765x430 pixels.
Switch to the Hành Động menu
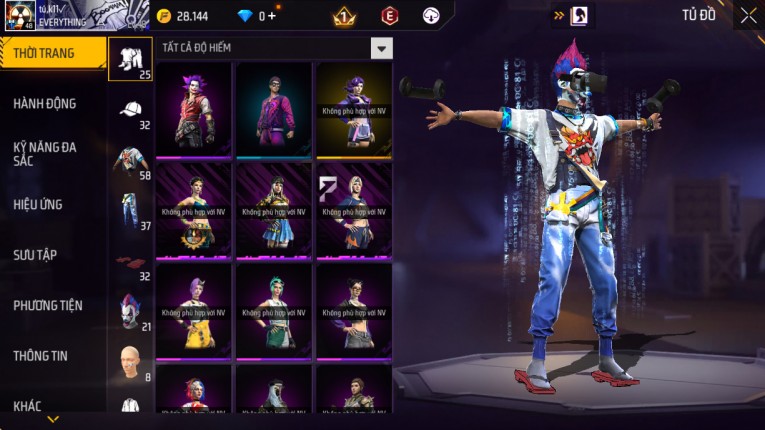click(x=45, y=103)
